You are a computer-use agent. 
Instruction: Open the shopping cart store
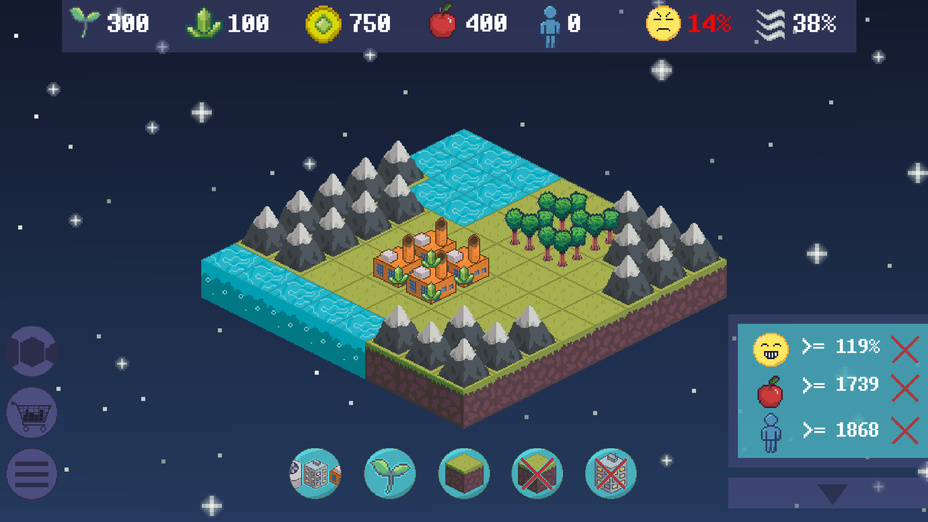(32, 412)
